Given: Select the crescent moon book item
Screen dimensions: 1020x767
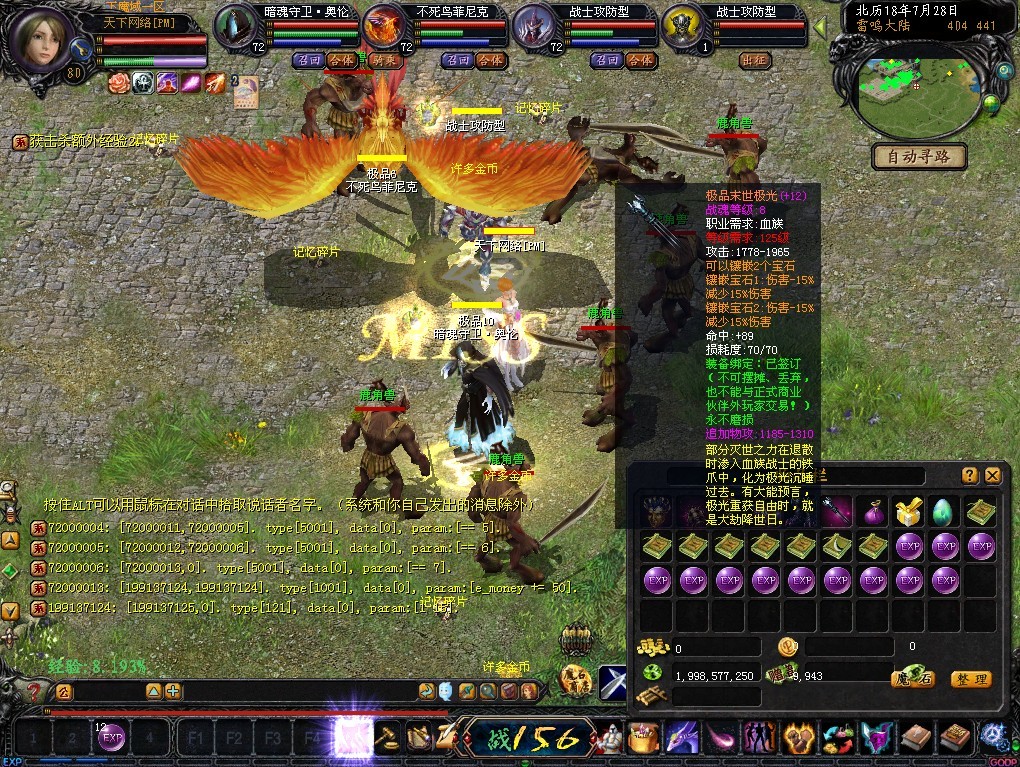Looking at the screenshot, I should 837,546.
